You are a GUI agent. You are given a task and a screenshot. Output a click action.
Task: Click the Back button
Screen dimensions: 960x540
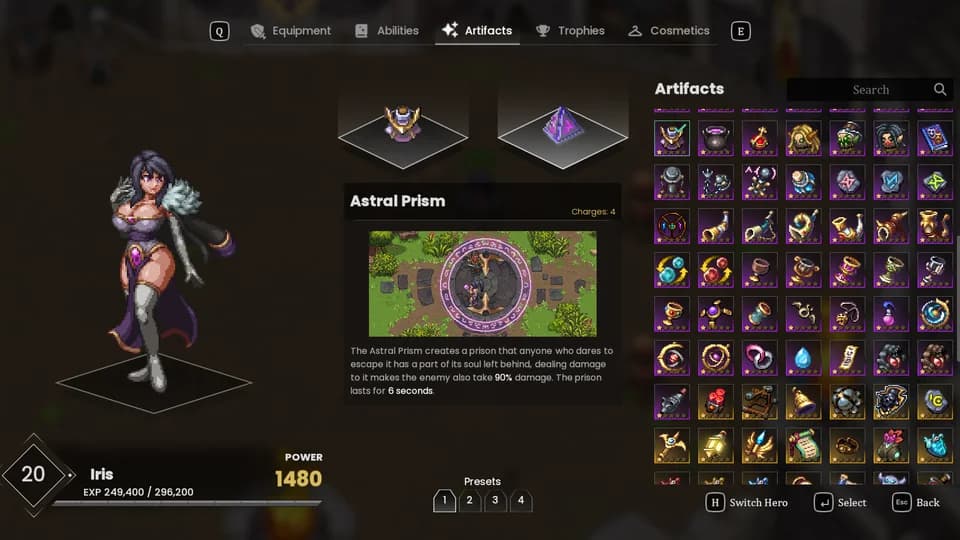917,502
